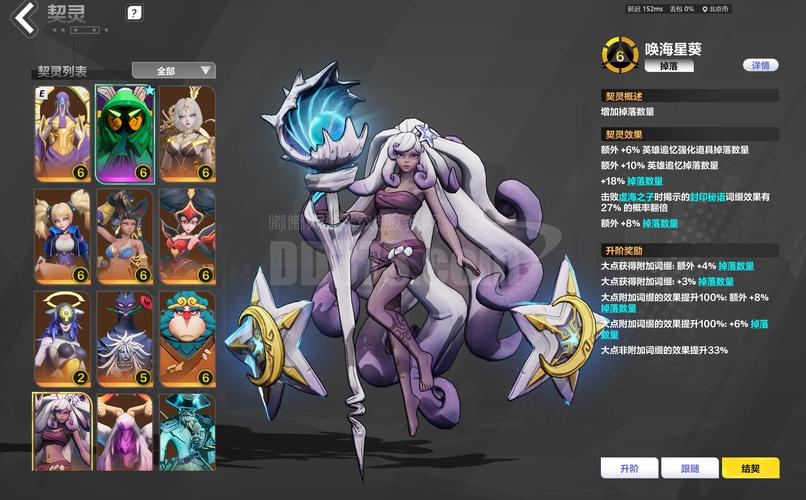
Task: Pick the blonde twin-tail girl card
Action: coord(62,235)
